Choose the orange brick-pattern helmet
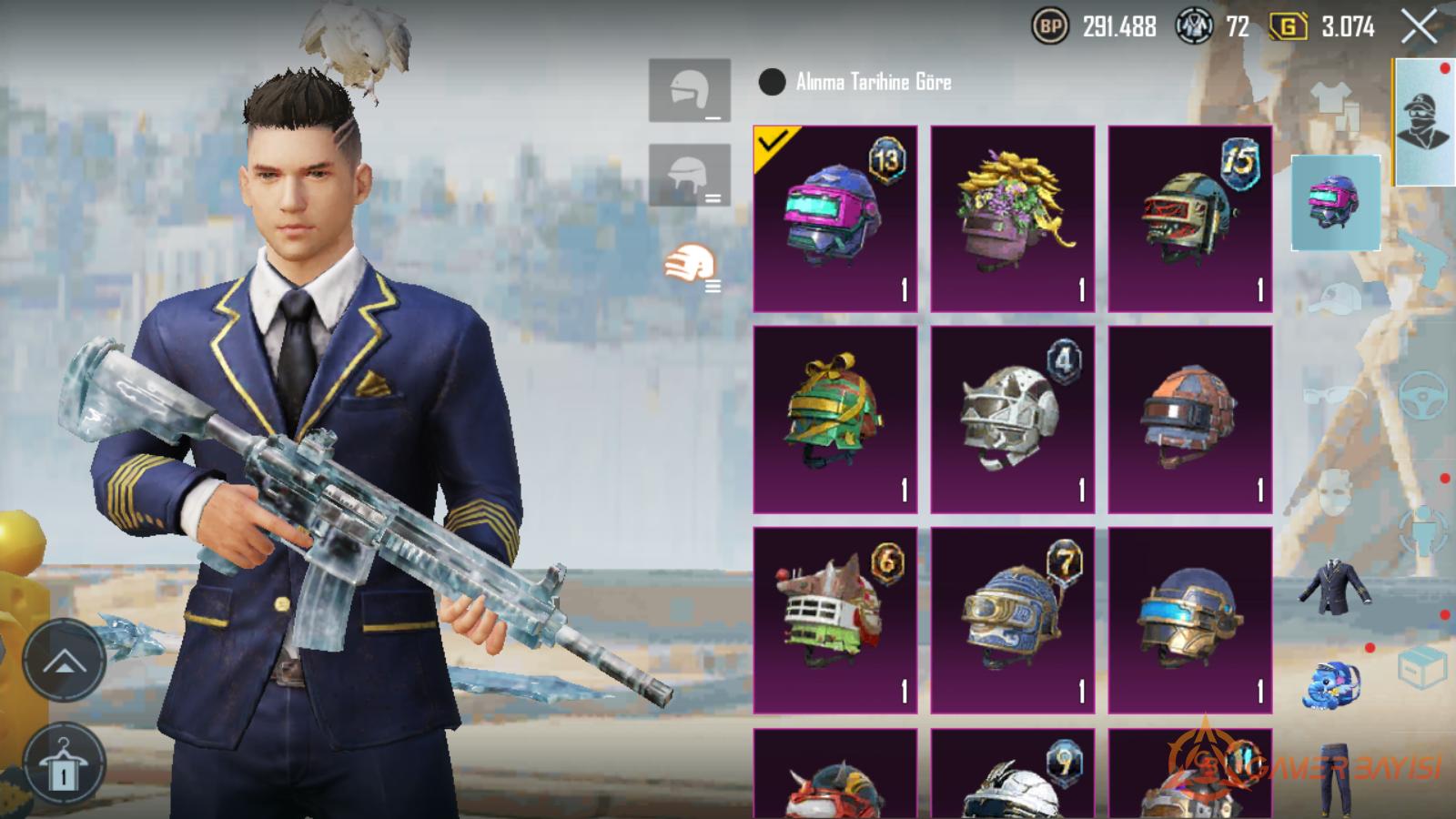This screenshot has width=1456, height=819. [x=1189, y=420]
